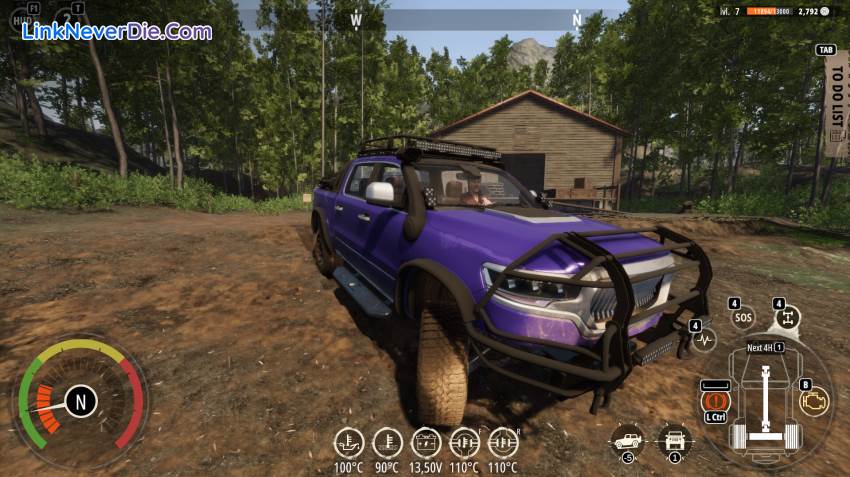Click the LinkNeverDie.Com watermark link
The width and height of the screenshot is (850, 477).
117,31
